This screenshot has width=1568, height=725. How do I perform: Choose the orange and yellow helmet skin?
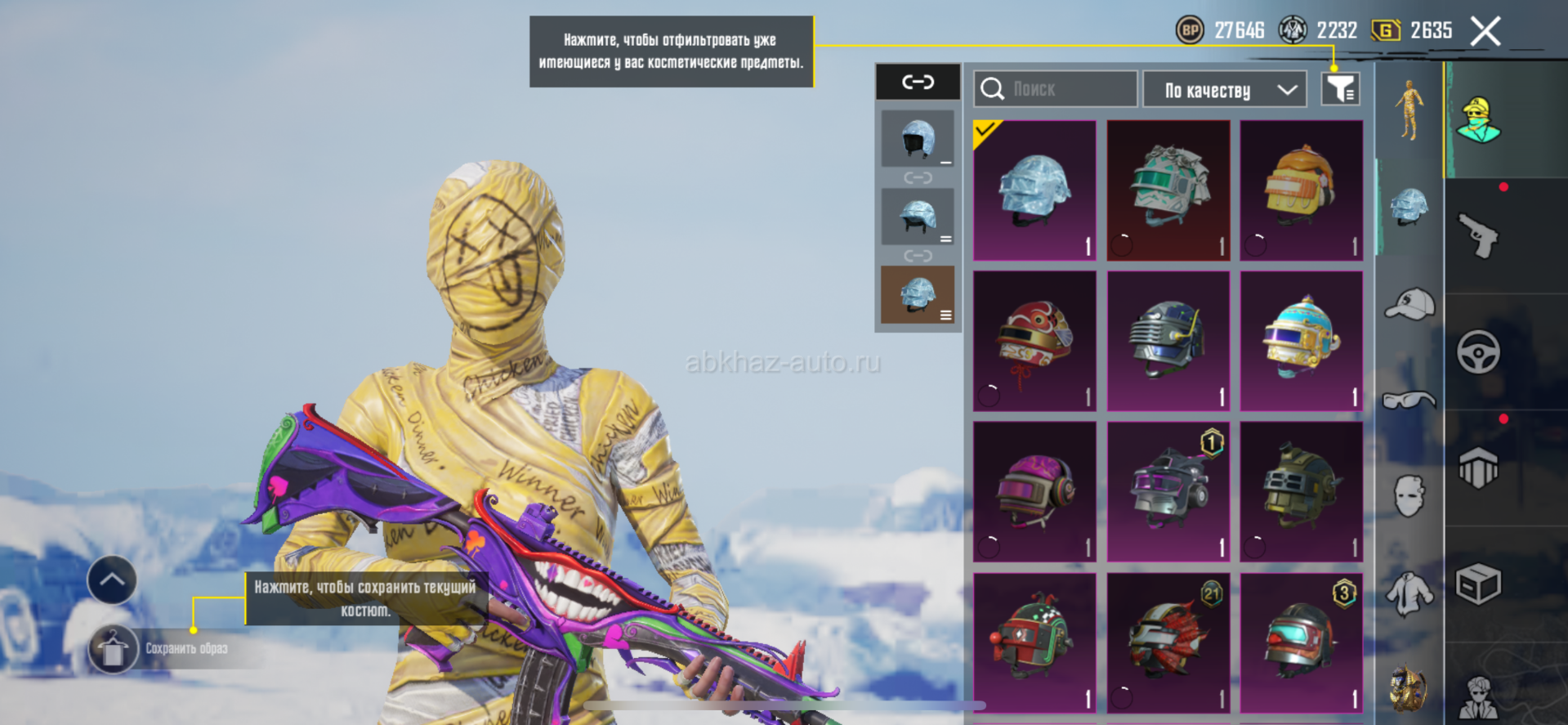1301,190
